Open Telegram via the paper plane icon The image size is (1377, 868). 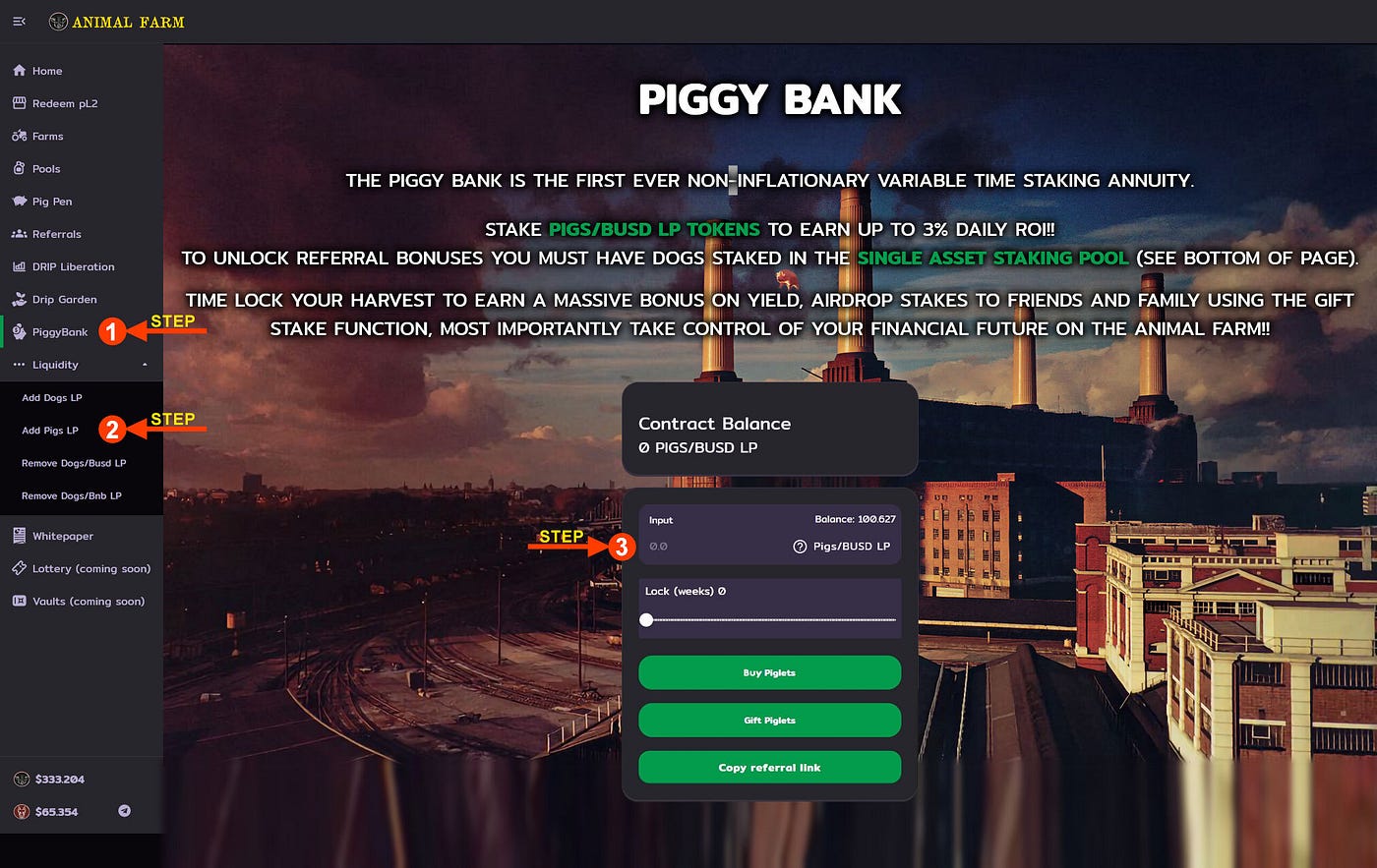123,811
